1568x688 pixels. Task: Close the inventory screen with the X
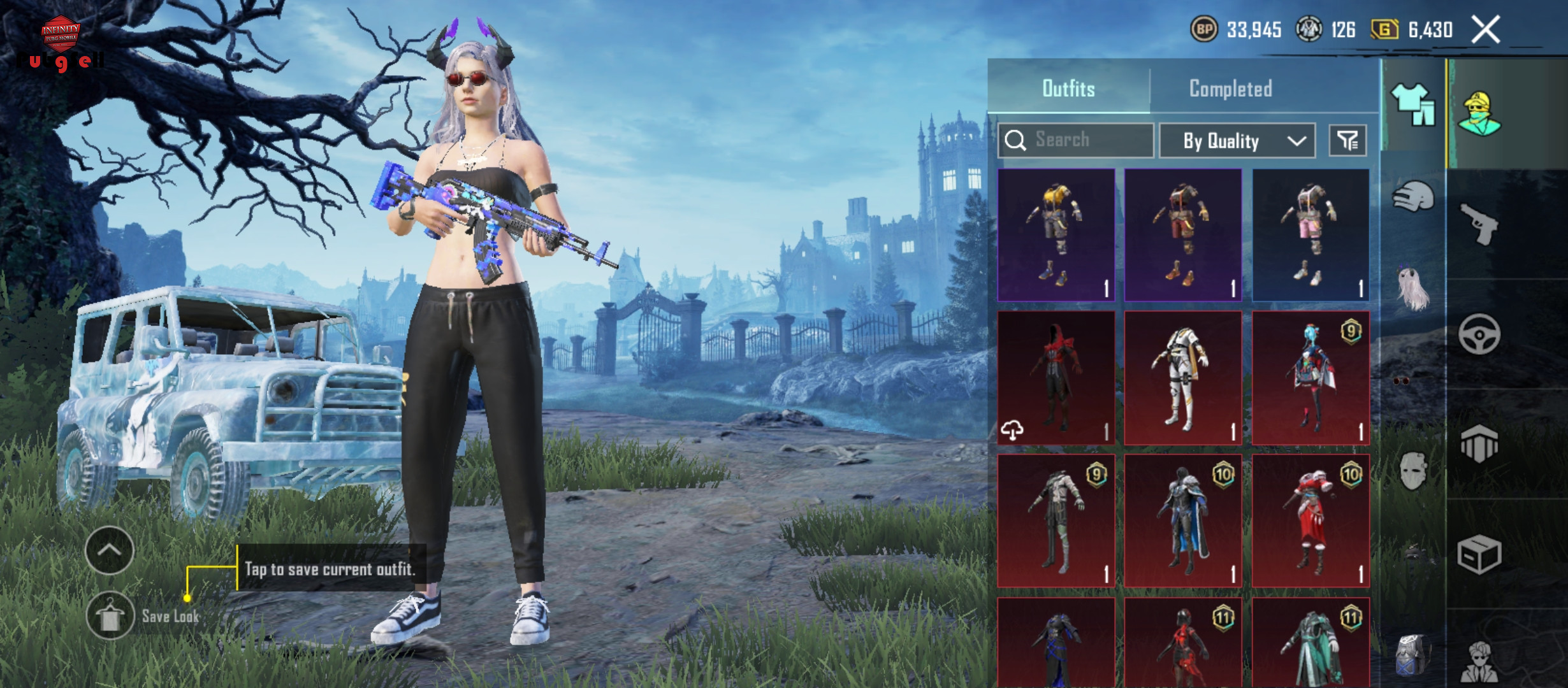[x=1485, y=30]
